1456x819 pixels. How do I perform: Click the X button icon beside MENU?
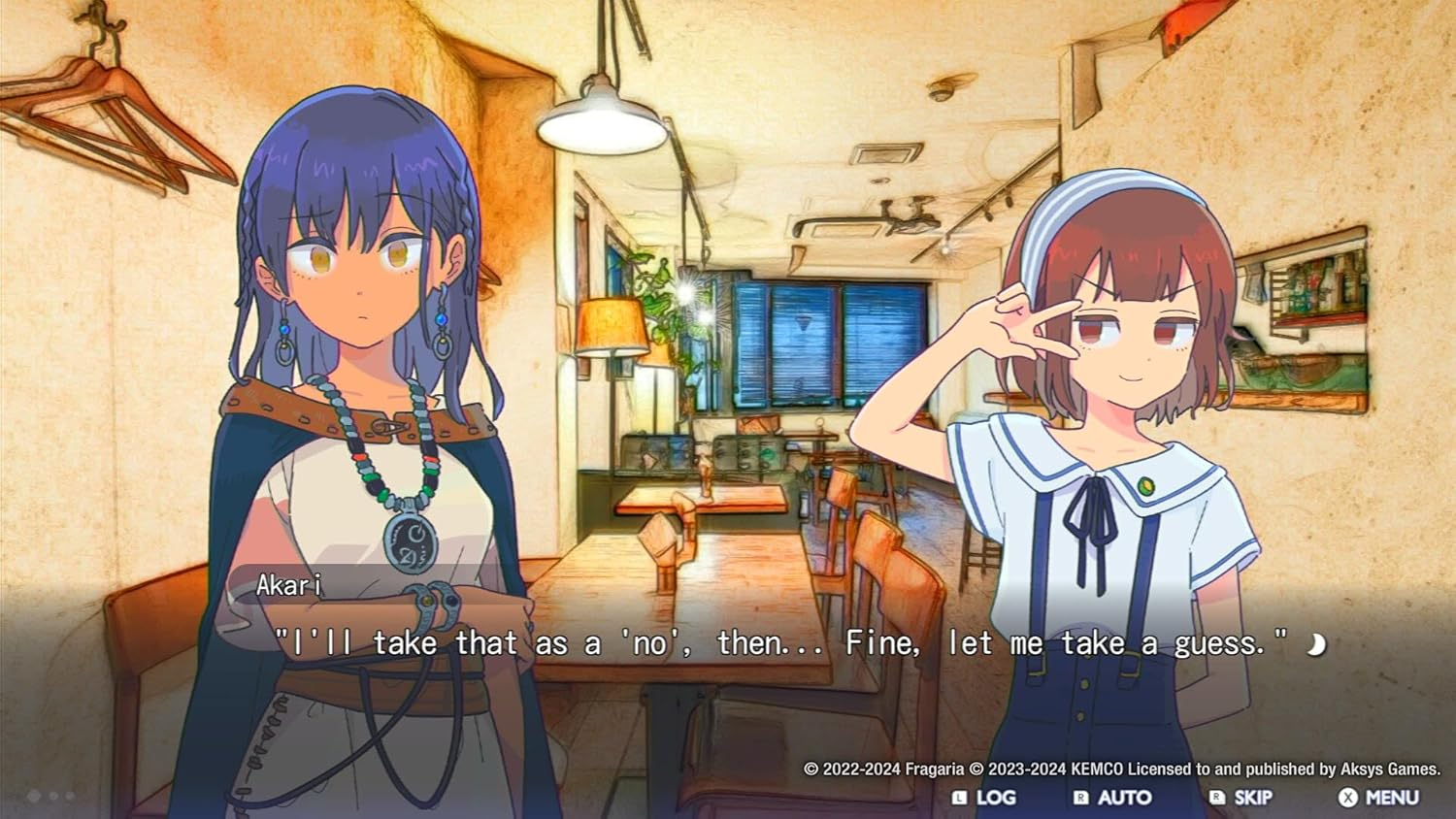pyautogui.click(x=1347, y=796)
